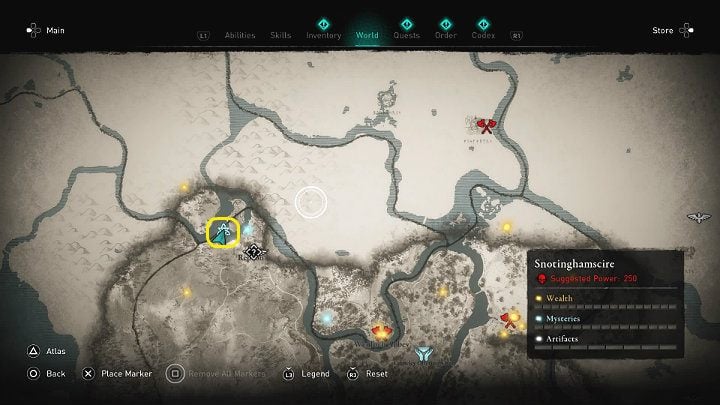Reset the map view
This screenshot has width=720, height=405.
pos(367,373)
